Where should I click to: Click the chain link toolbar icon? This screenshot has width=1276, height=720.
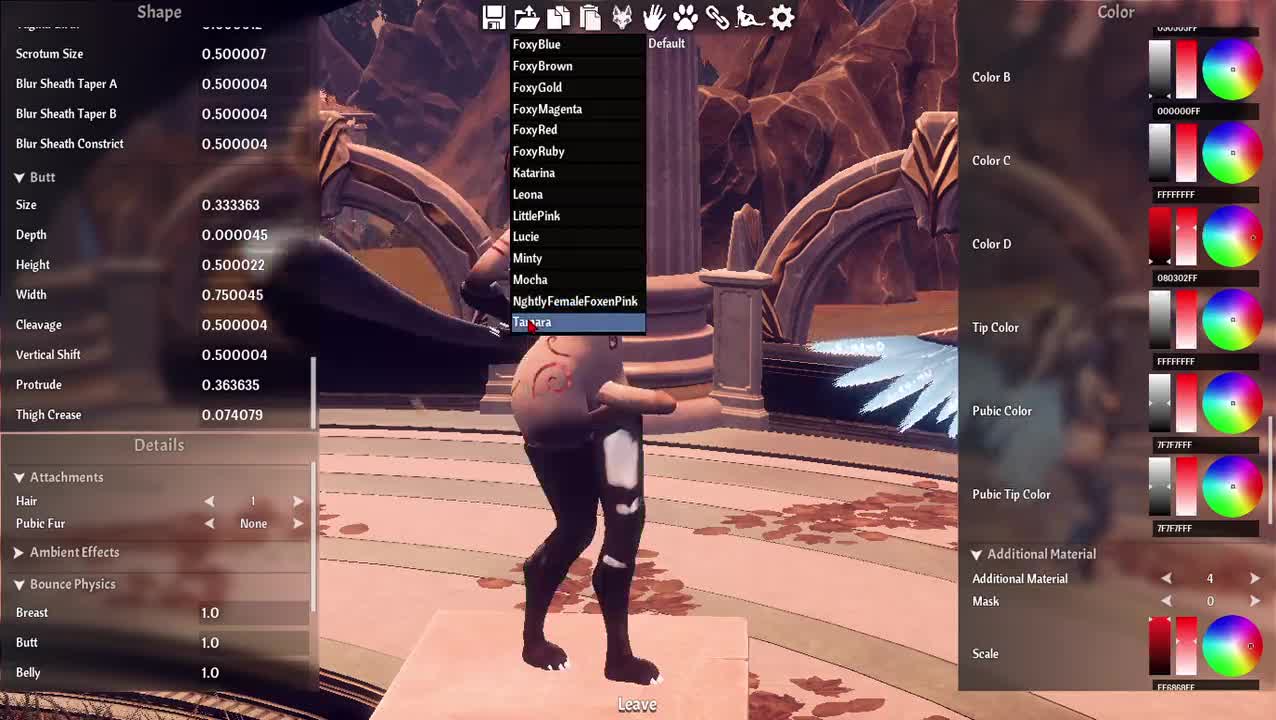(717, 17)
